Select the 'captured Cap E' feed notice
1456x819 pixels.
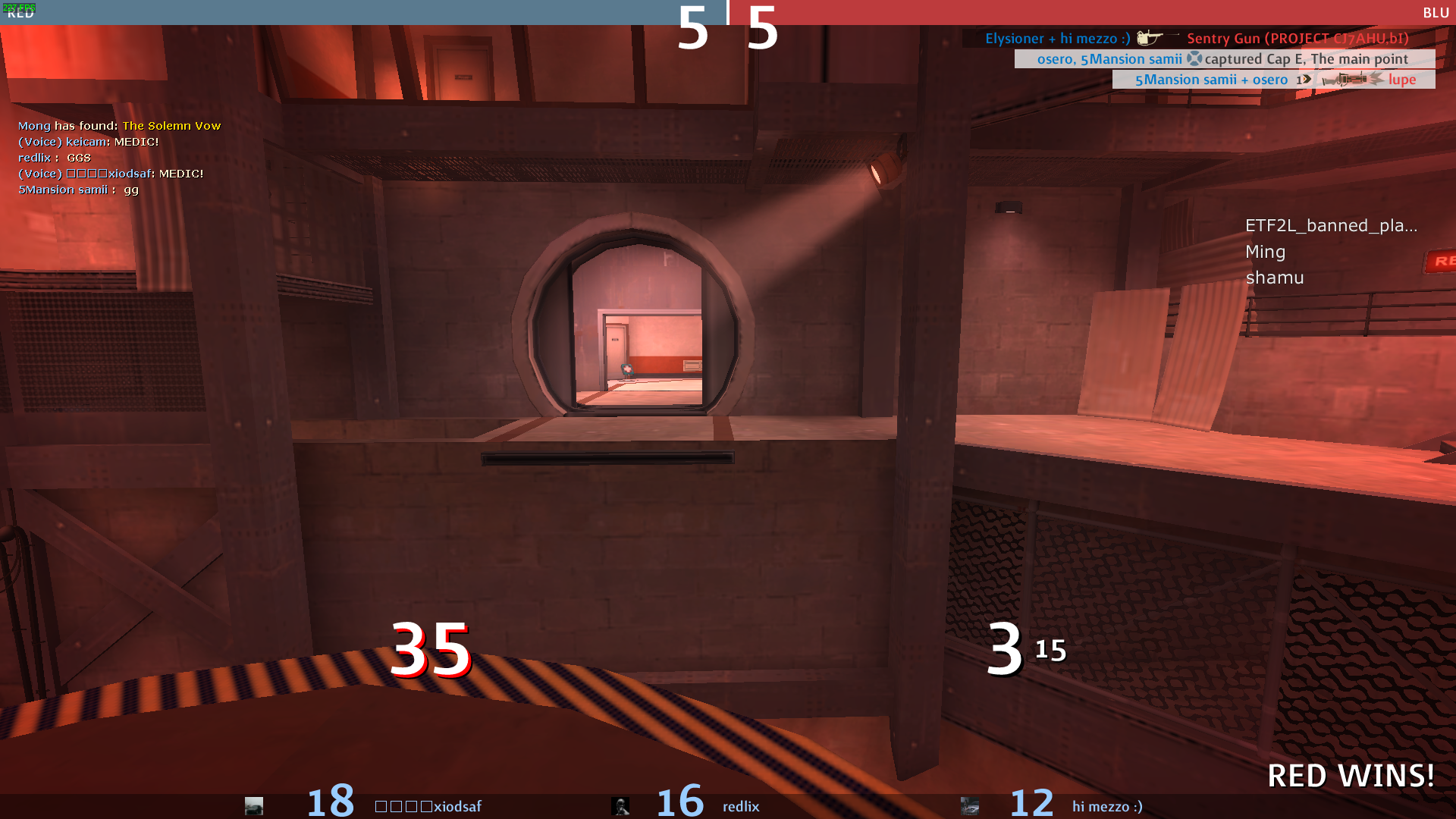point(1224,59)
